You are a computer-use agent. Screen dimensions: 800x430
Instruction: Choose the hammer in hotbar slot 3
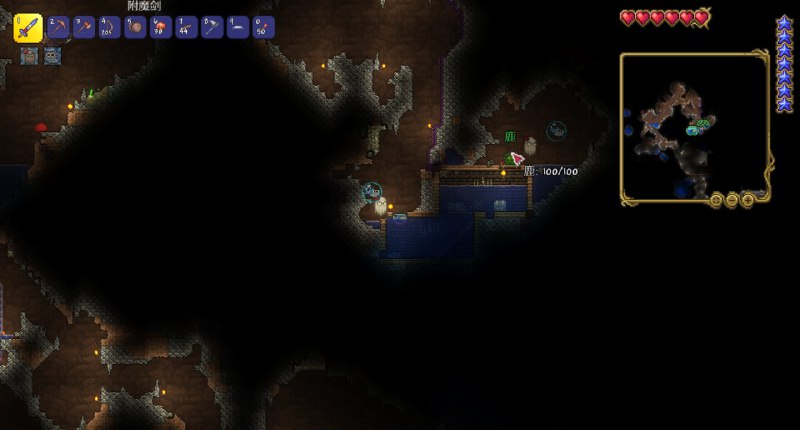click(84, 28)
